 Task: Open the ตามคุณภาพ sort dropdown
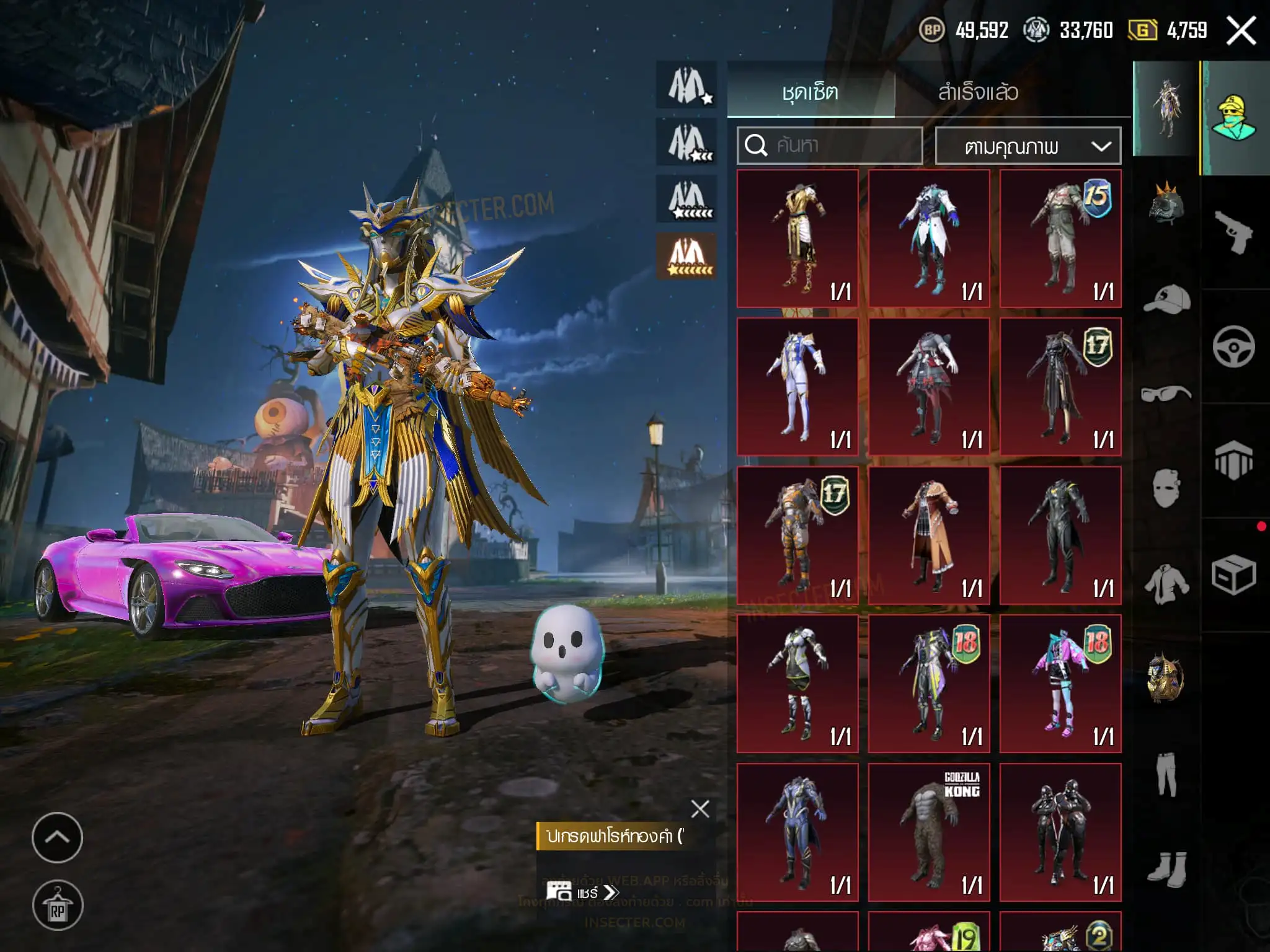tap(1028, 146)
